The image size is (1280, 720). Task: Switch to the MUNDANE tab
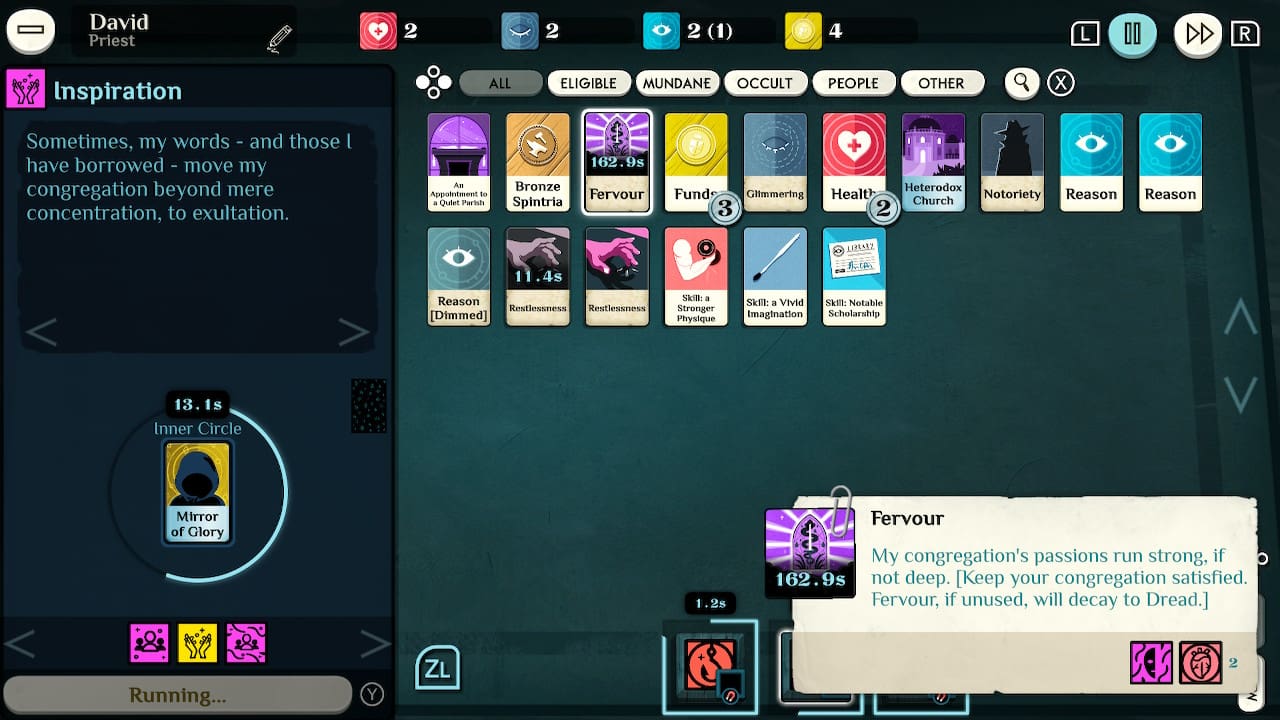tap(677, 83)
